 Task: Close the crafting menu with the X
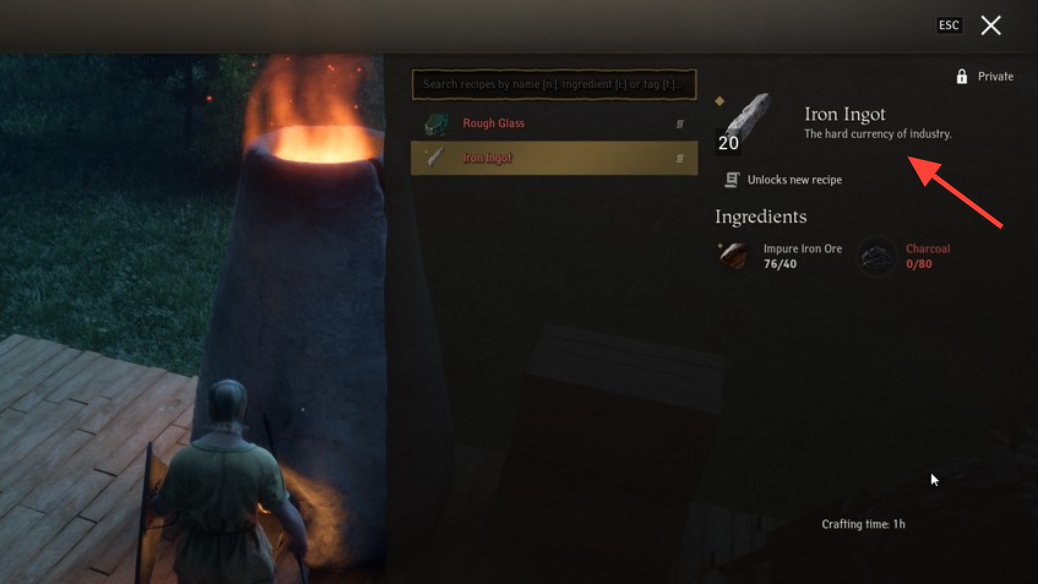click(x=990, y=26)
